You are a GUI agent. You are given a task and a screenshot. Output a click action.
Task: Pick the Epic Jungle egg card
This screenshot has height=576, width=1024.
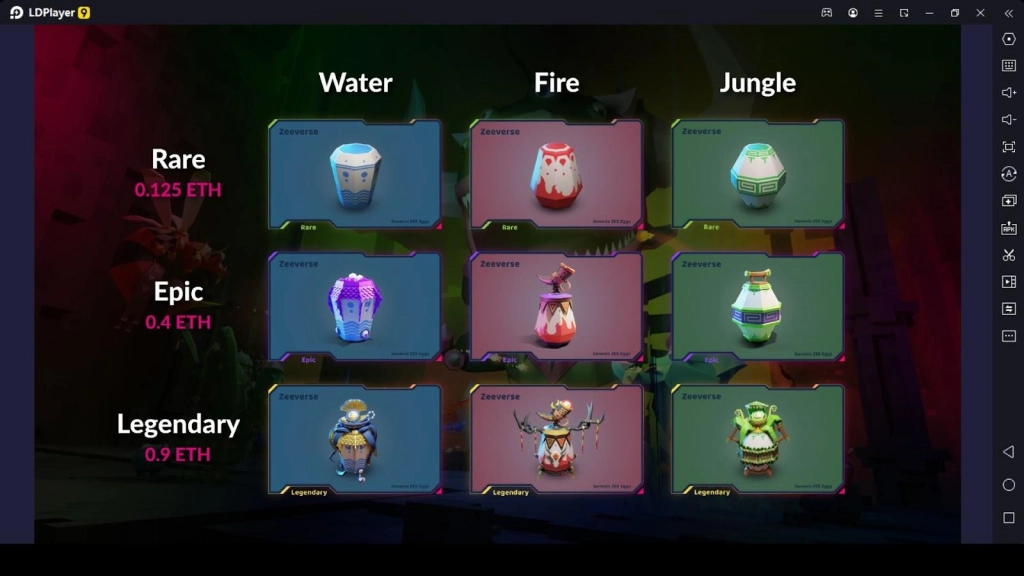click(x=758, y=307)
